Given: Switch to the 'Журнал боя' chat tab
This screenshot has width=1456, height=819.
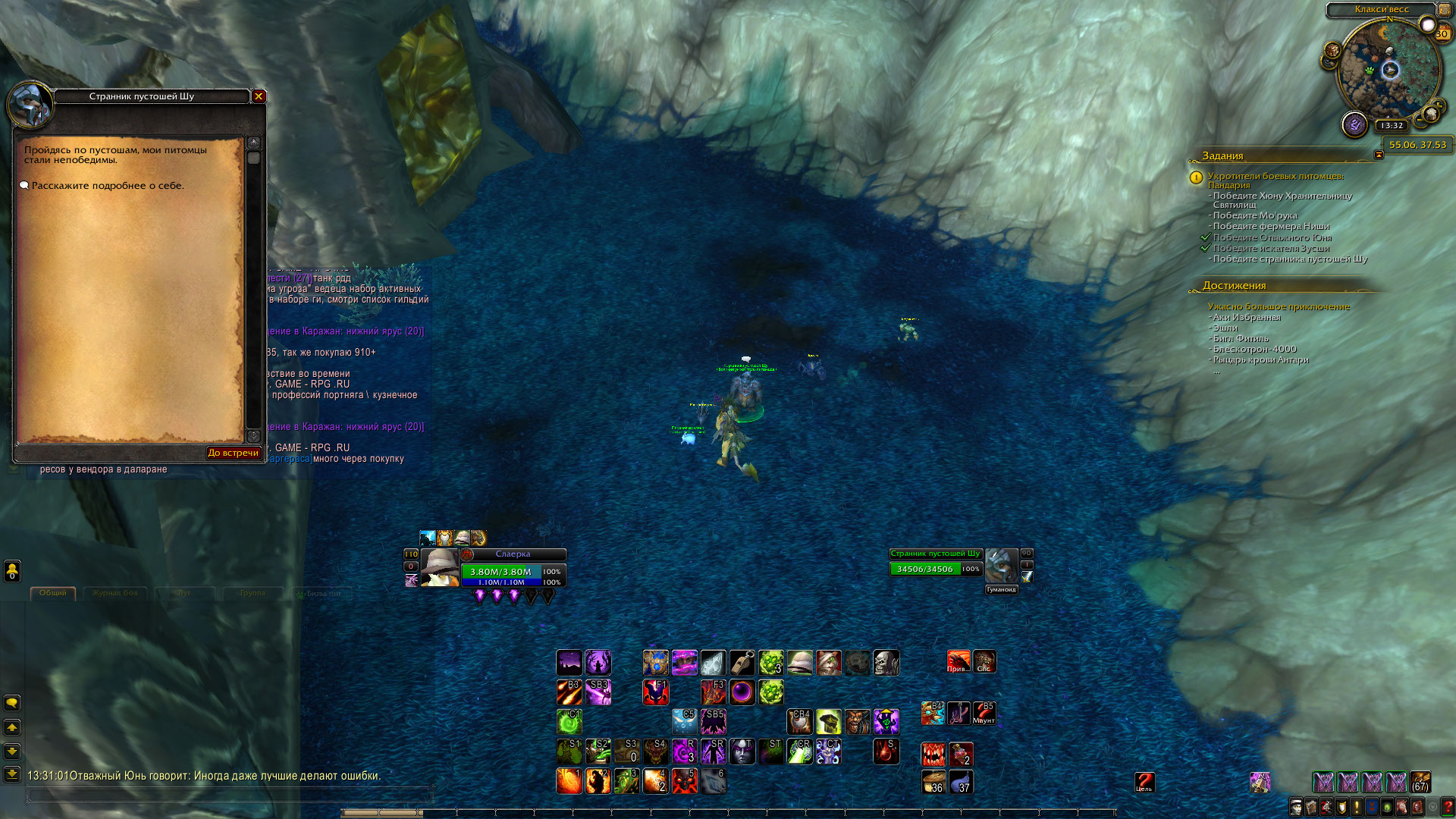Looking at the screenshot, I should tap(115, 593).
